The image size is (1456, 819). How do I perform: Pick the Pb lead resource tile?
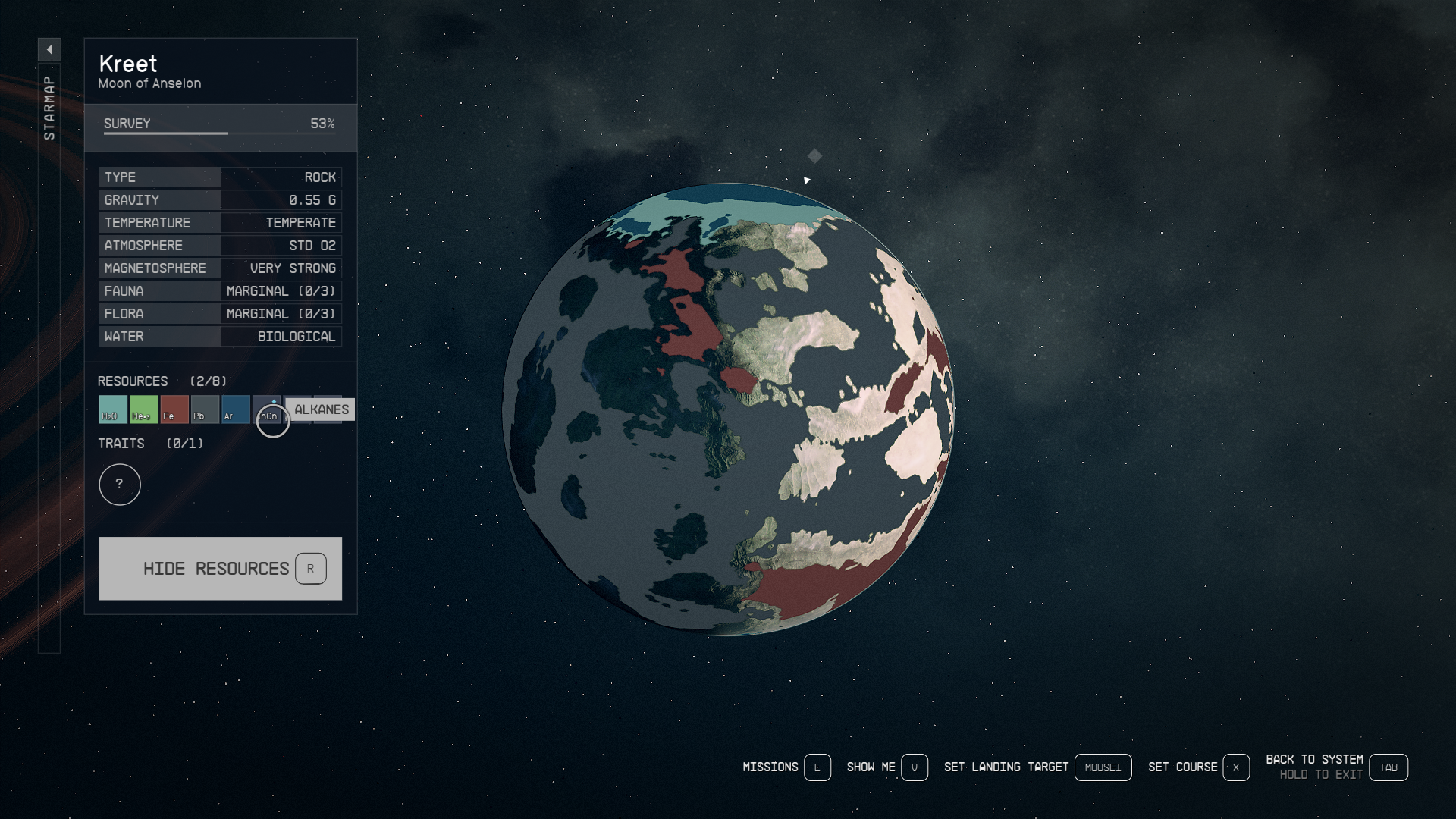coord(205,409)
